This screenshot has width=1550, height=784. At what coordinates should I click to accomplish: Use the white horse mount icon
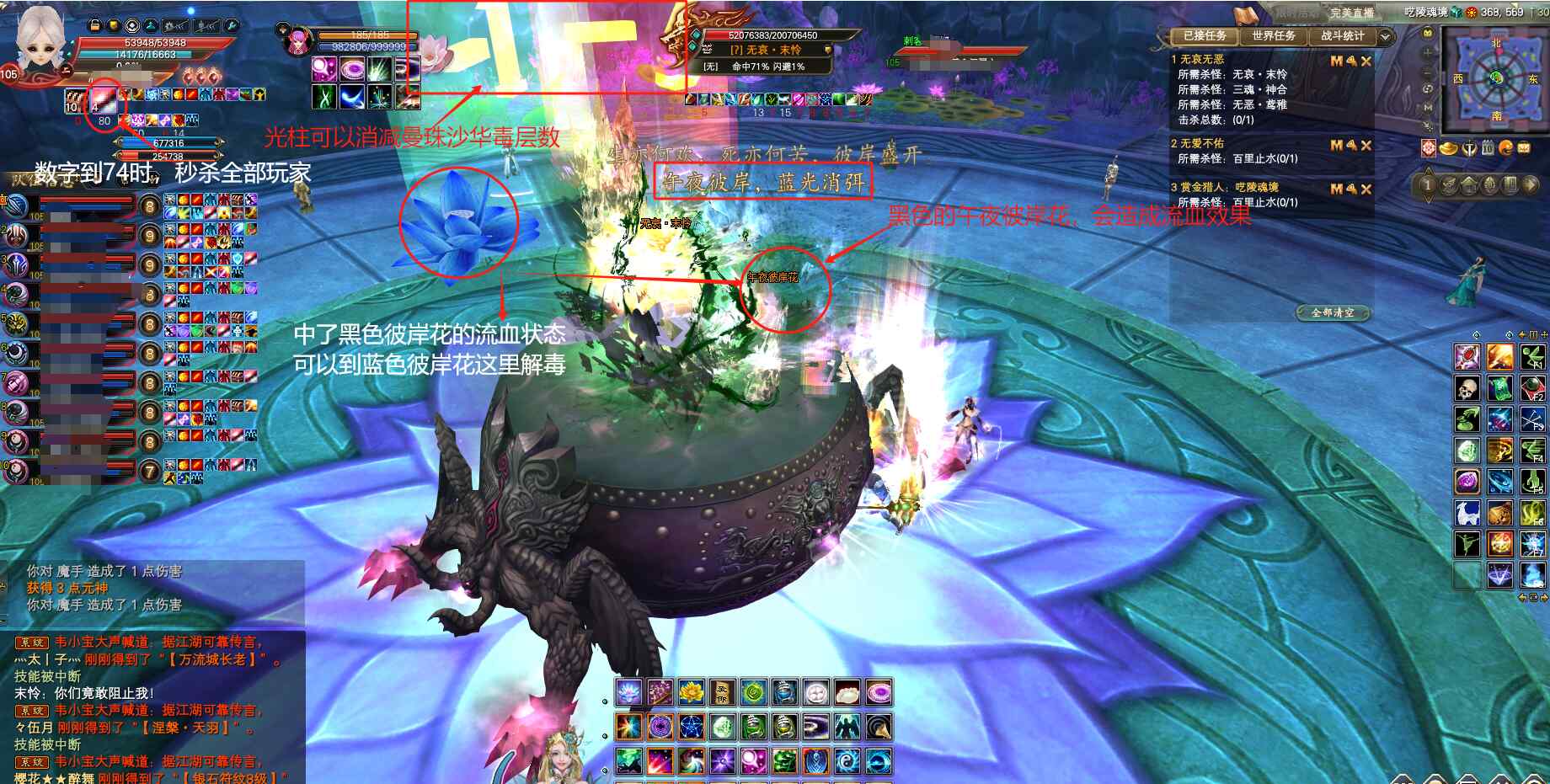pyautogui.click(x=1467, y=512)
